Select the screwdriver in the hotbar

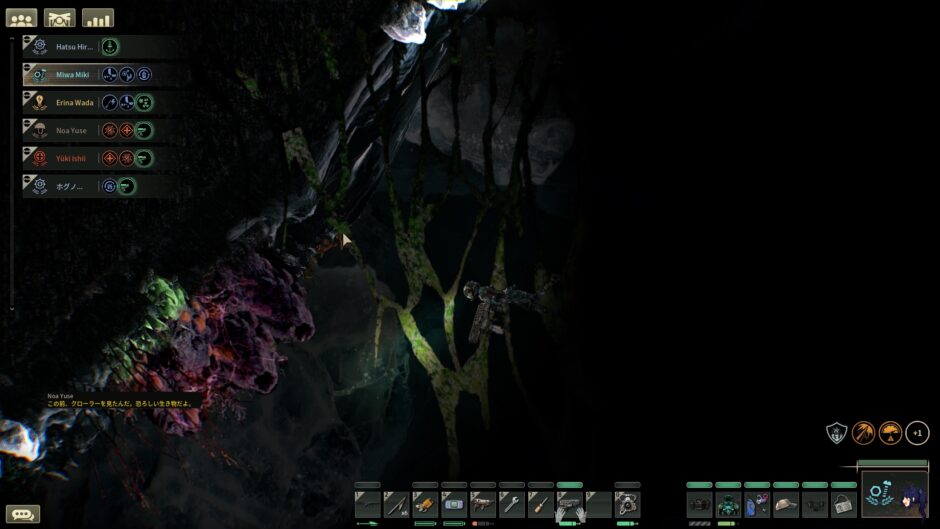coord(541,504)
